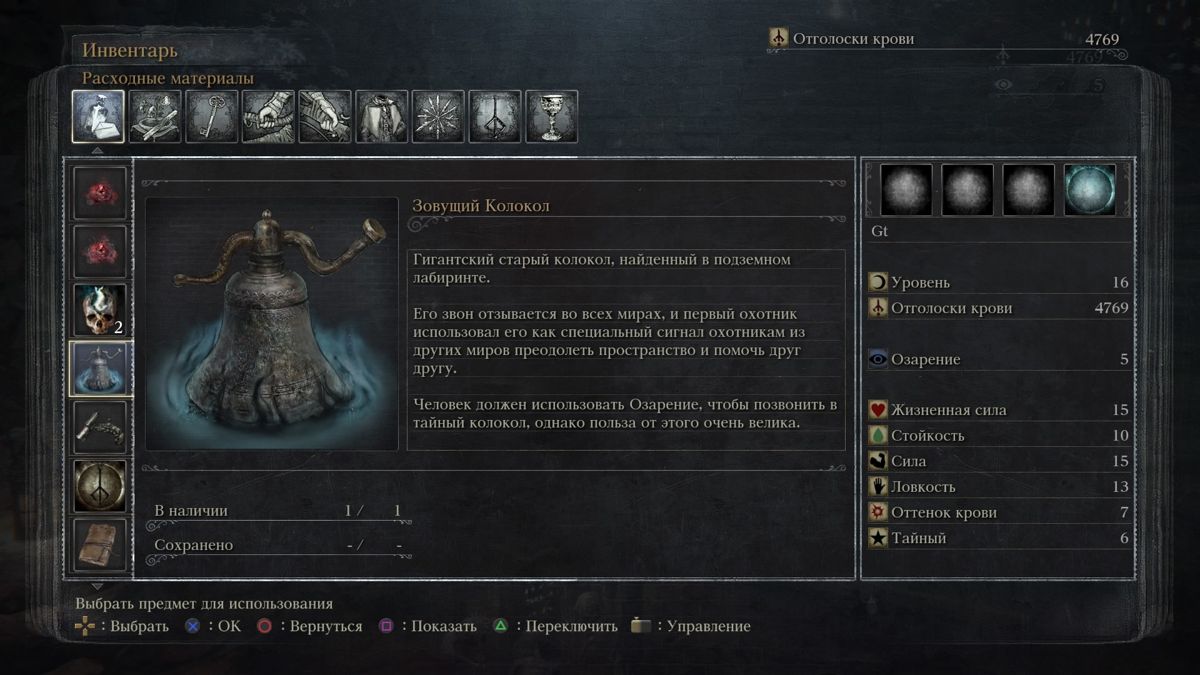The height and width of the screenshot is (675, 1200).
Task: Choose the highlighted calling bell item slot
Action: tap(100, 369)
